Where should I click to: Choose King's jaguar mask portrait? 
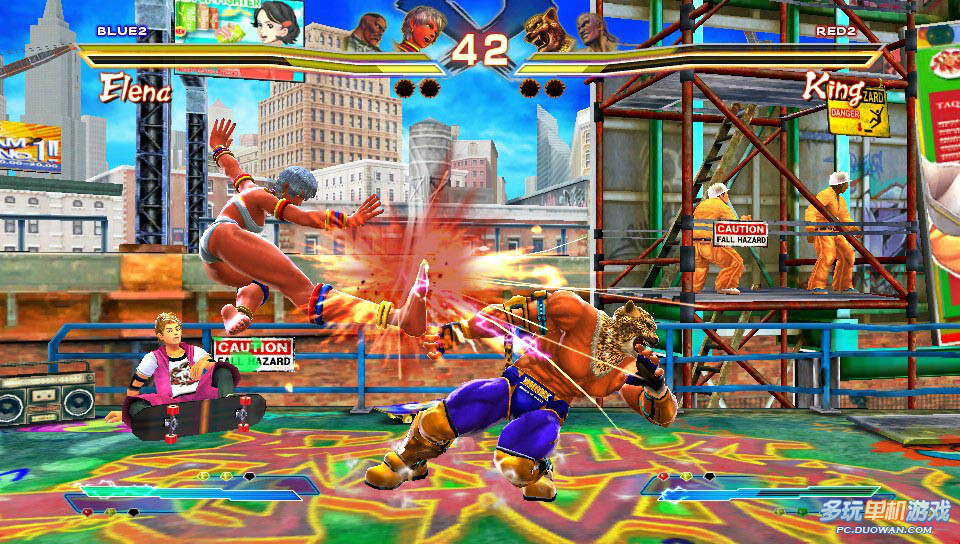click(x=546, y=29)
